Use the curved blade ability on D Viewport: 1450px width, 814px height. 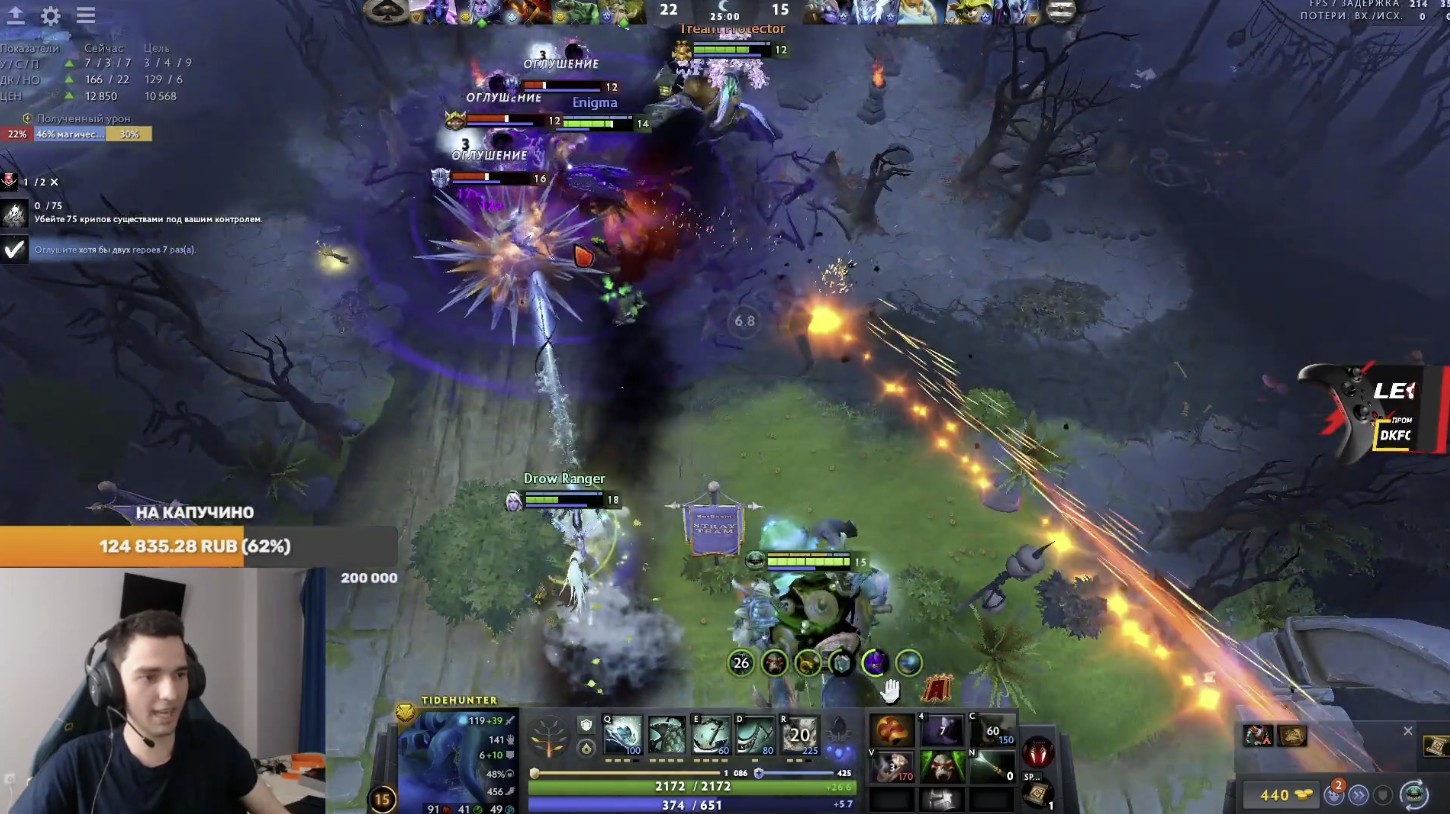point(755,736)
